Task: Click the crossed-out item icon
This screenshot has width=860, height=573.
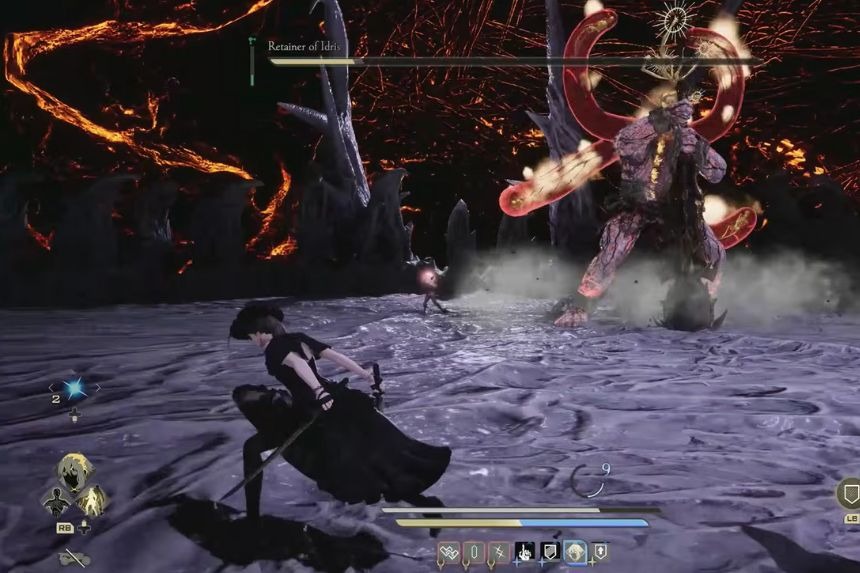Action: pyautogui.click(x=73, y=558)
